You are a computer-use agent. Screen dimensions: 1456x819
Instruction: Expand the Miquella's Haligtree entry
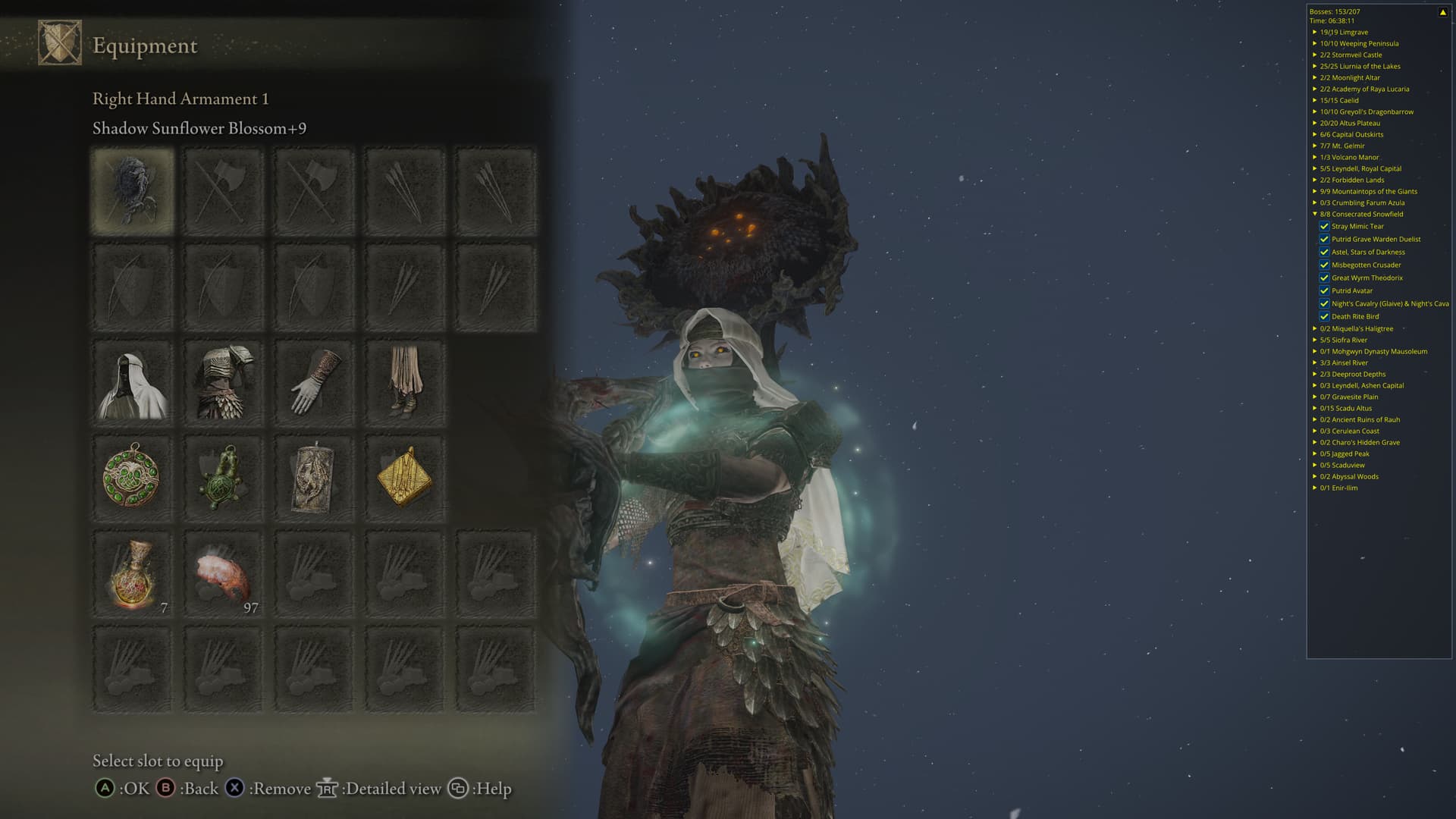pos(1315,328)
